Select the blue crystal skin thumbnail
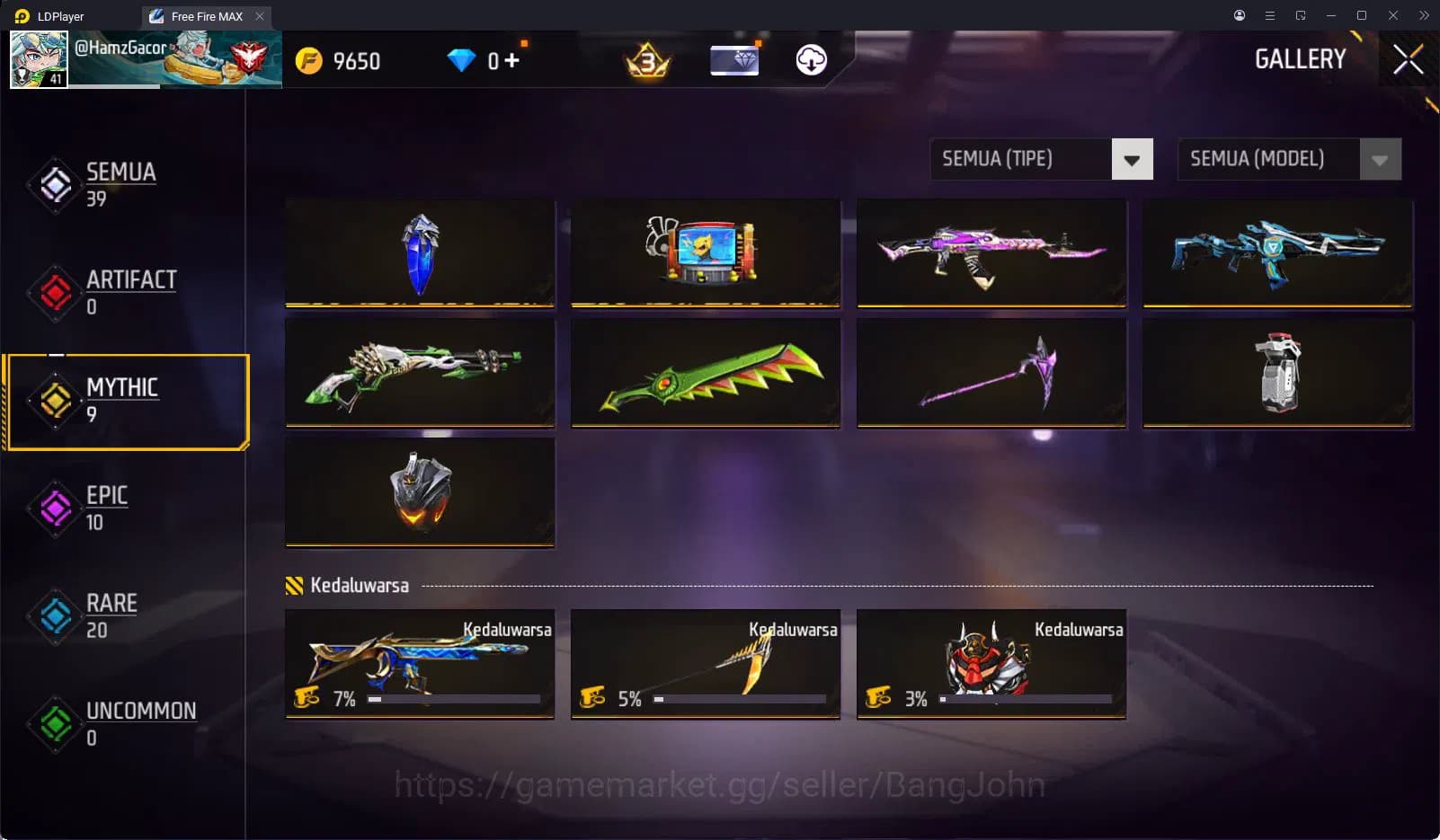The width and height of the screenshot is (1440, 840). [419, 254]
